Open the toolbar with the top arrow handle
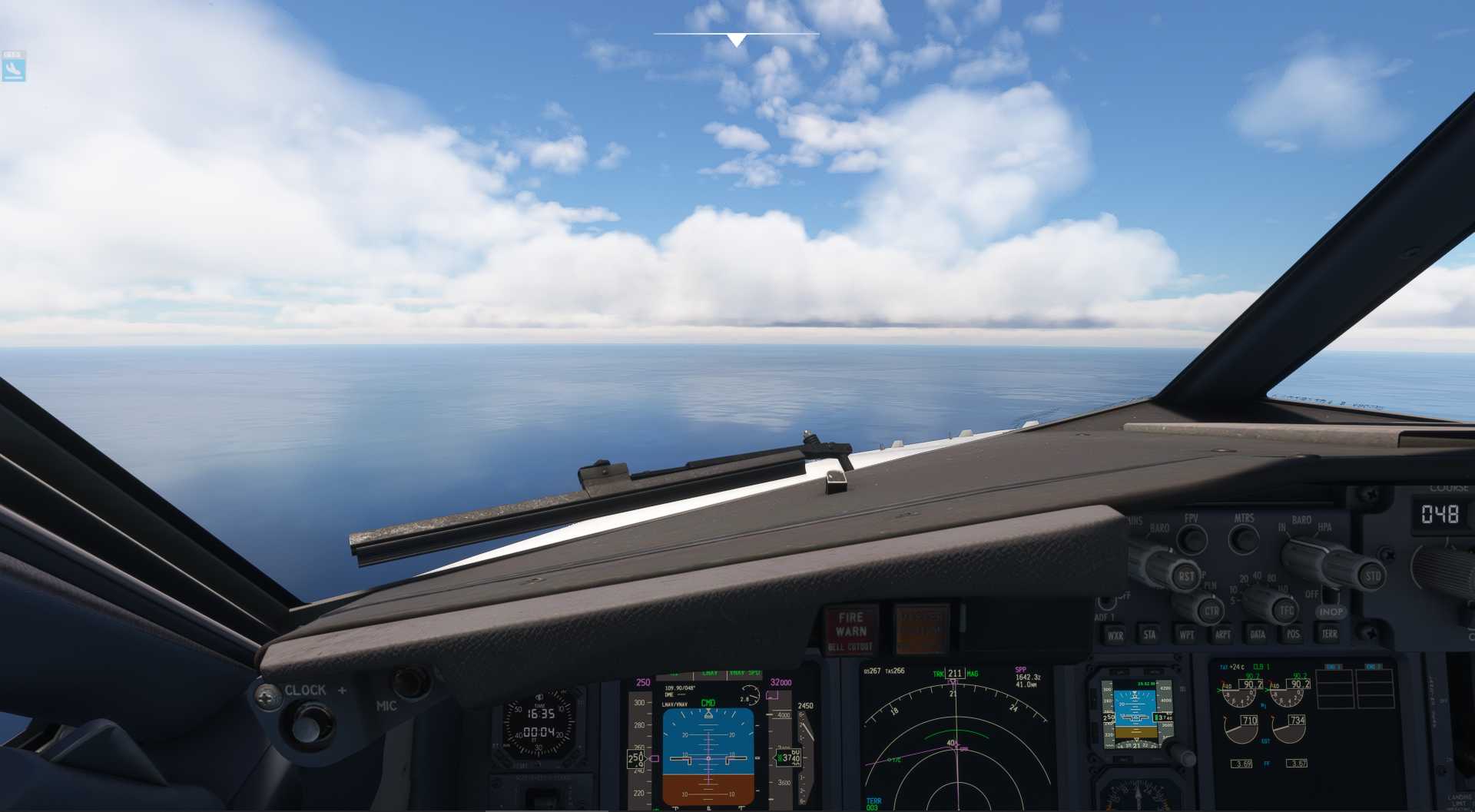The width and height of the screenshot is (1475, 812). click(736, 40)
